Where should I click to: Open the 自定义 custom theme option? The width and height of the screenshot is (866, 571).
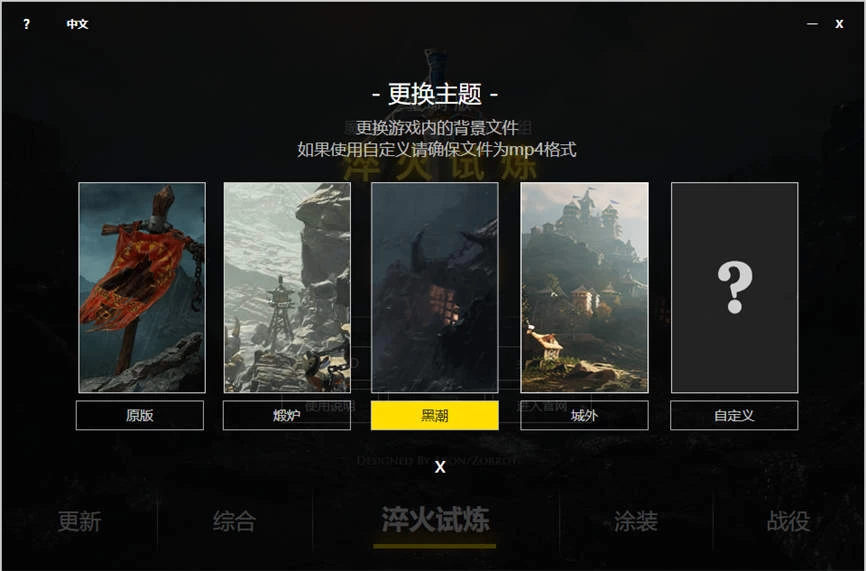[x=734, y=415]
